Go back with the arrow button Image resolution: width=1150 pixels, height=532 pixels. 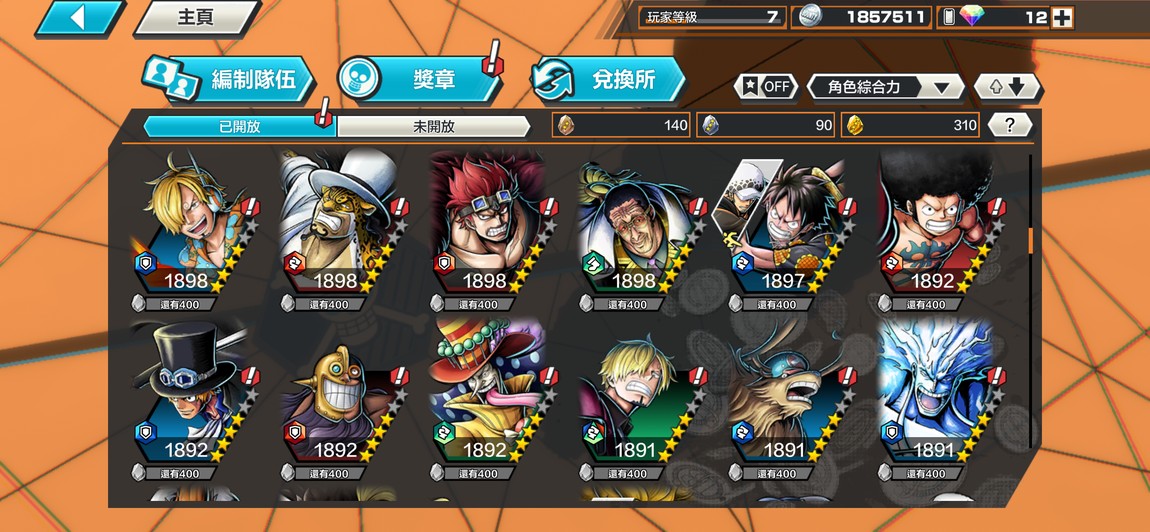tap(78, 18)
